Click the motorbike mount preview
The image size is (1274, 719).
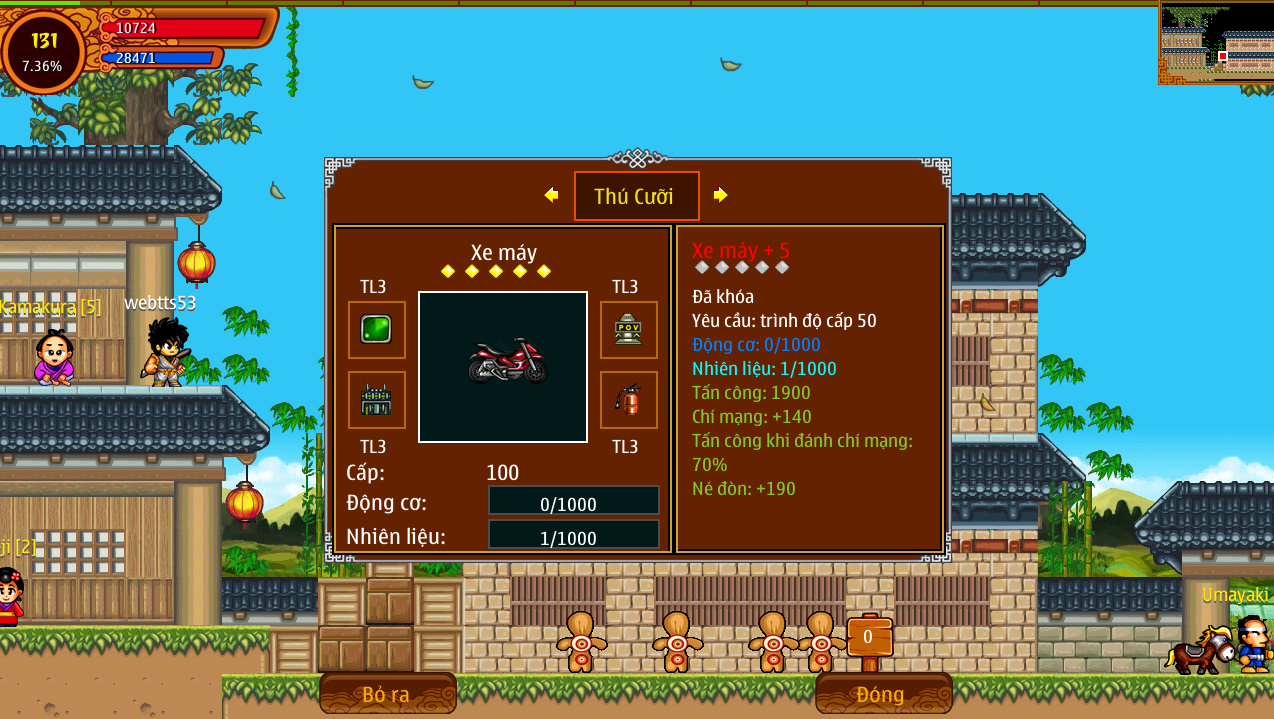503,366
